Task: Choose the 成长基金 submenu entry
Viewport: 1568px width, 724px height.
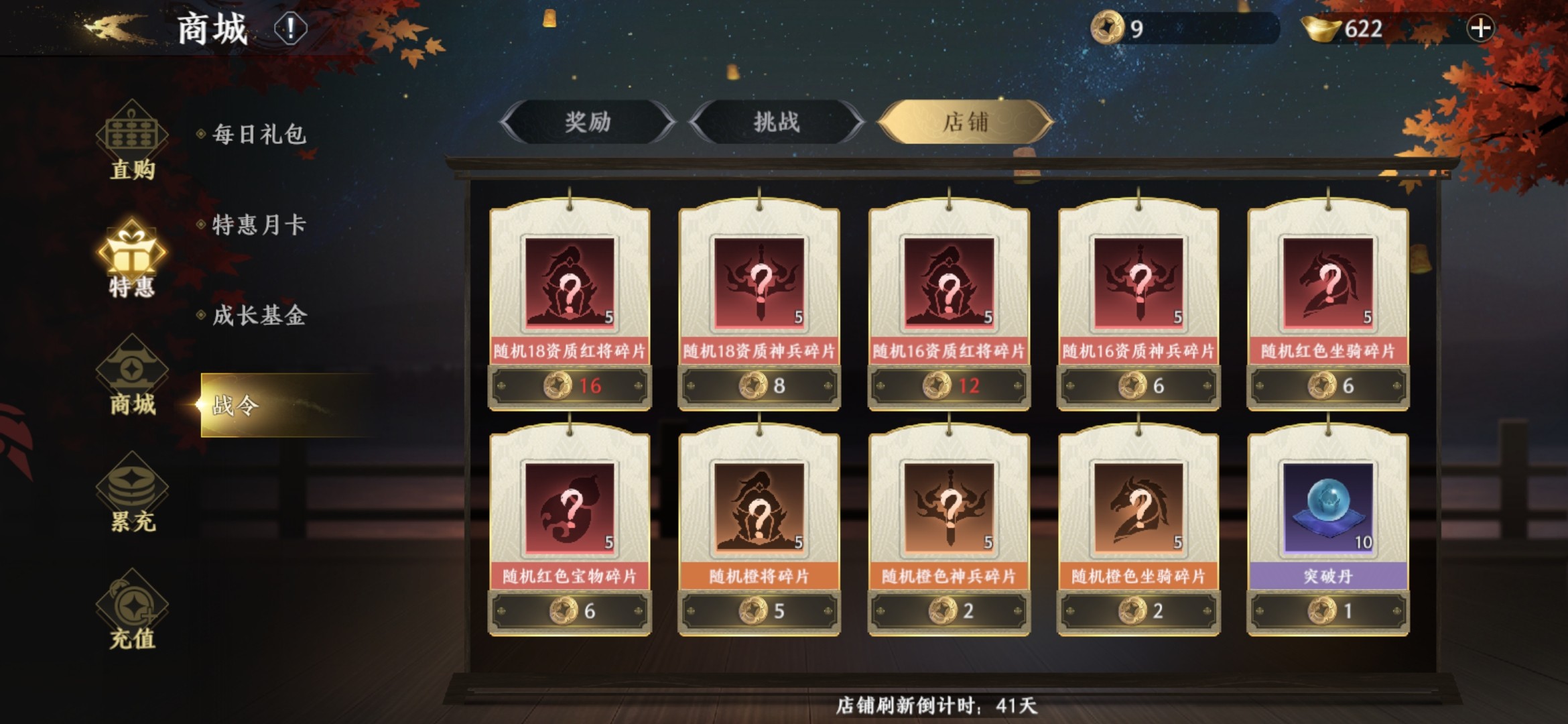Action: (259, 316)
